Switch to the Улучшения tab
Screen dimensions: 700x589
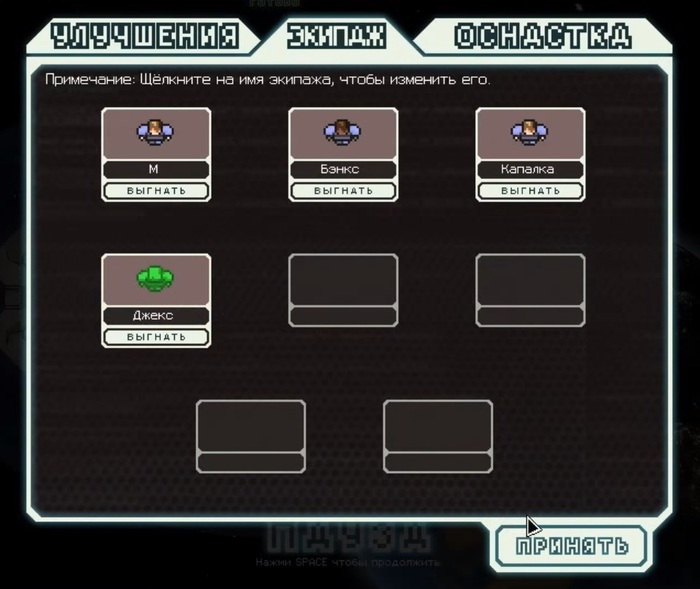tap(145, 37)
